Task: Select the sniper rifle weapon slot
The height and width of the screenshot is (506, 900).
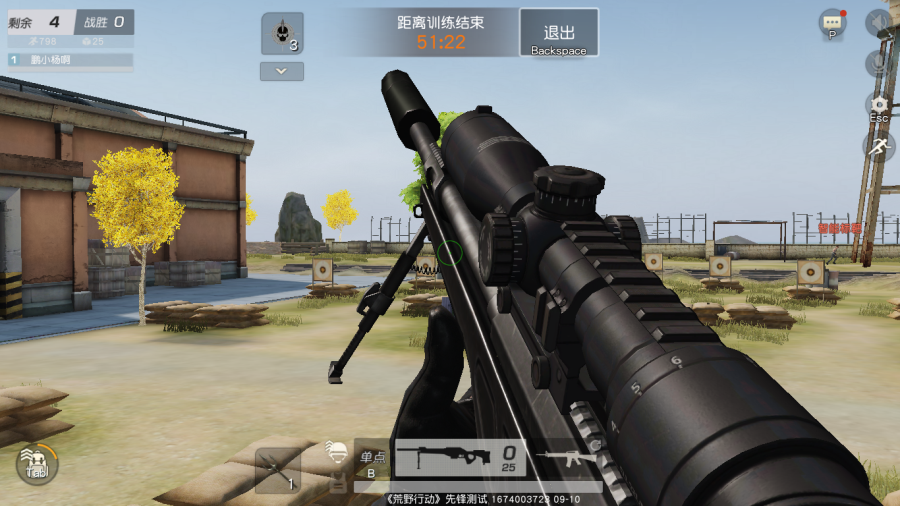Action: (x=460, y=459)
